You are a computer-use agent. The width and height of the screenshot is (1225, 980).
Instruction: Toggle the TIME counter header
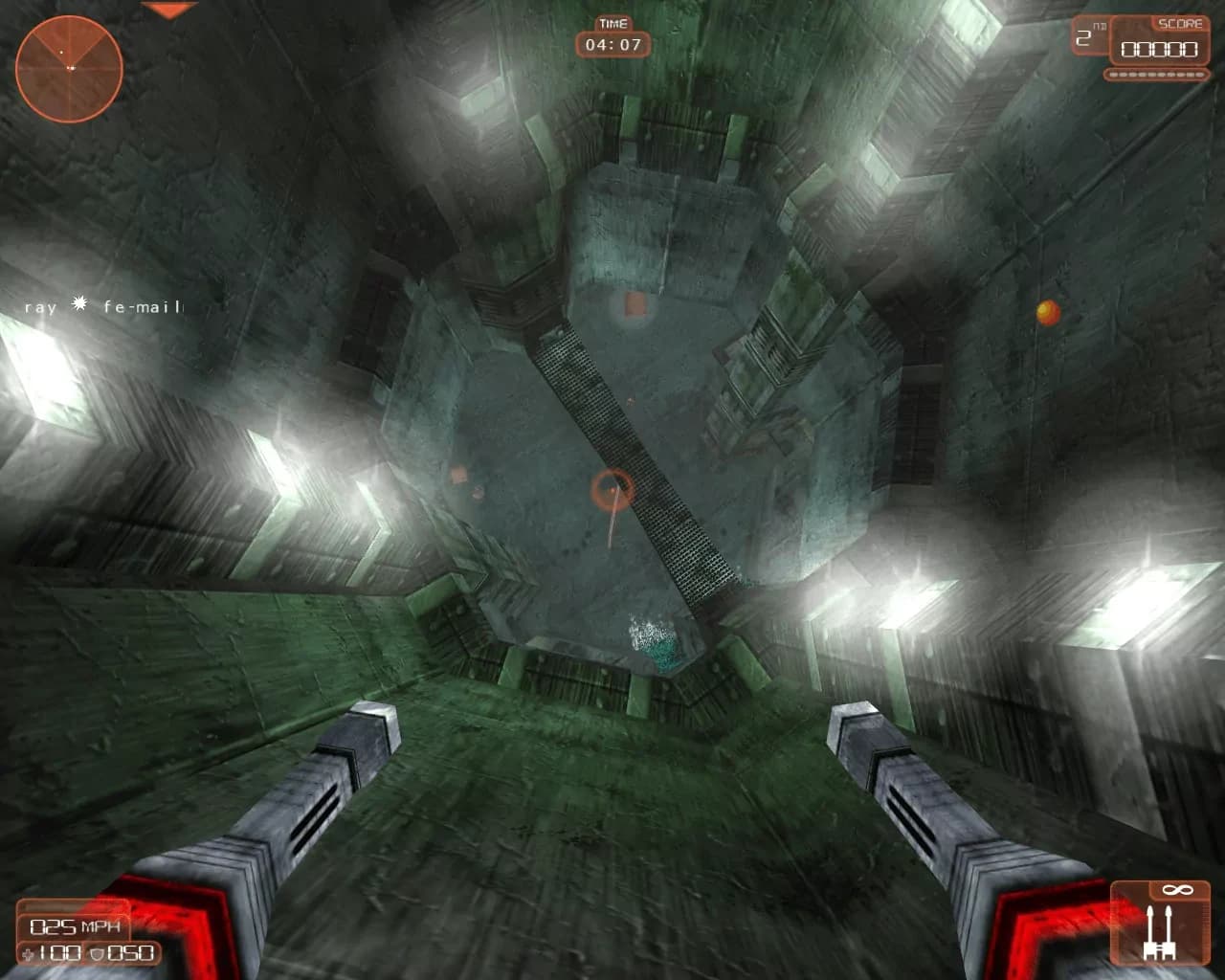coord(612,22)
